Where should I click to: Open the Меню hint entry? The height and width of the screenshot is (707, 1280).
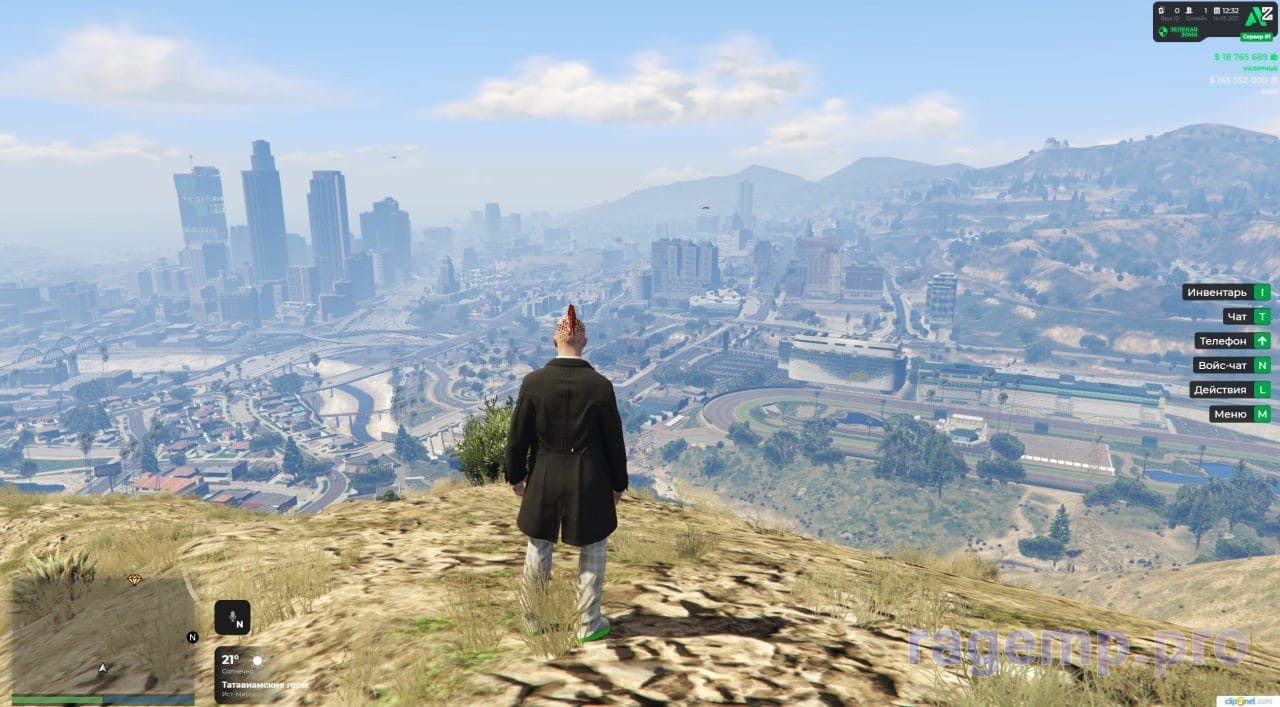(1239, 414)
